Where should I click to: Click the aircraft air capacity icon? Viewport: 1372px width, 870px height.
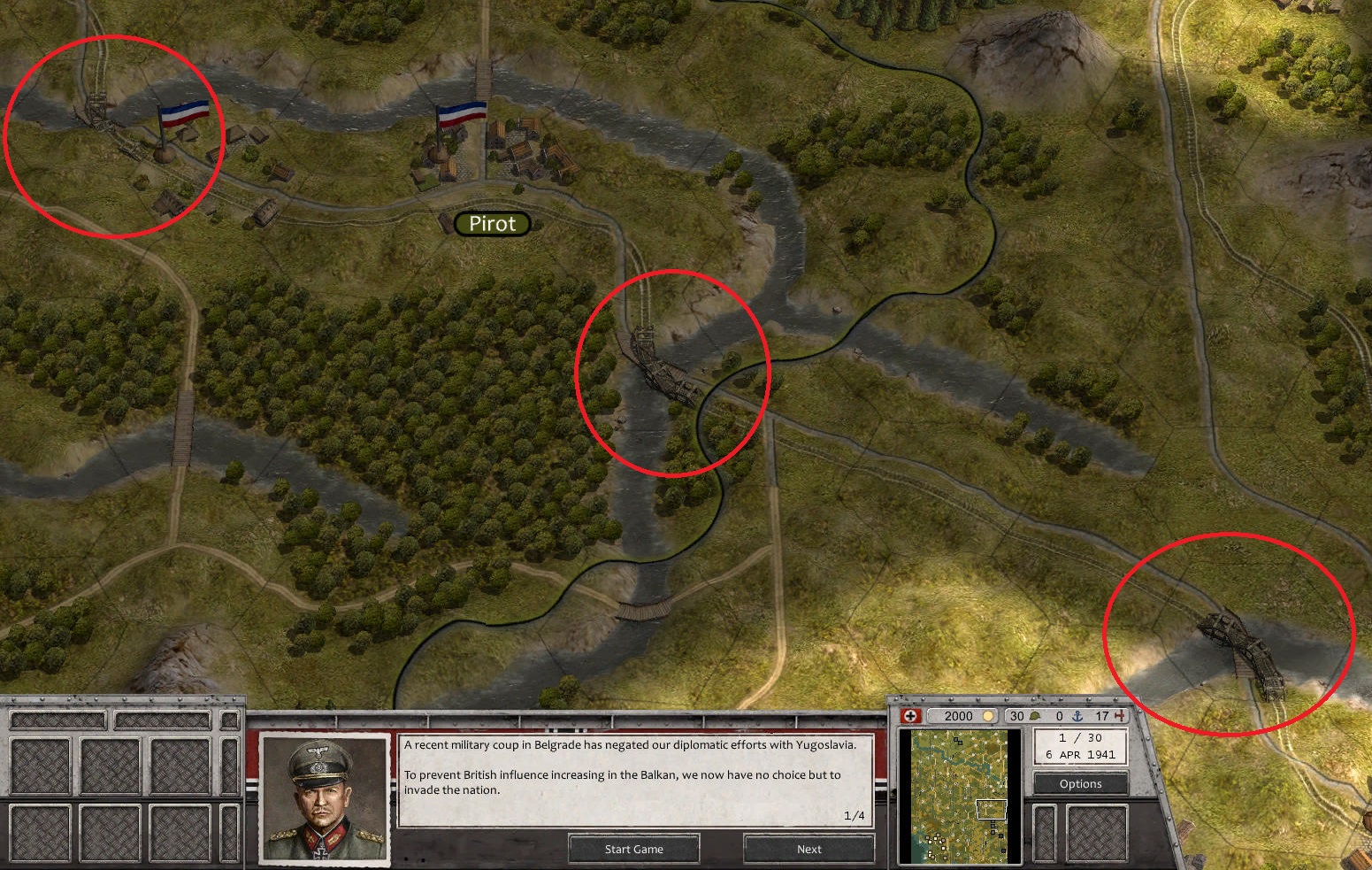pyautogui.click(x=1118, y=717)
